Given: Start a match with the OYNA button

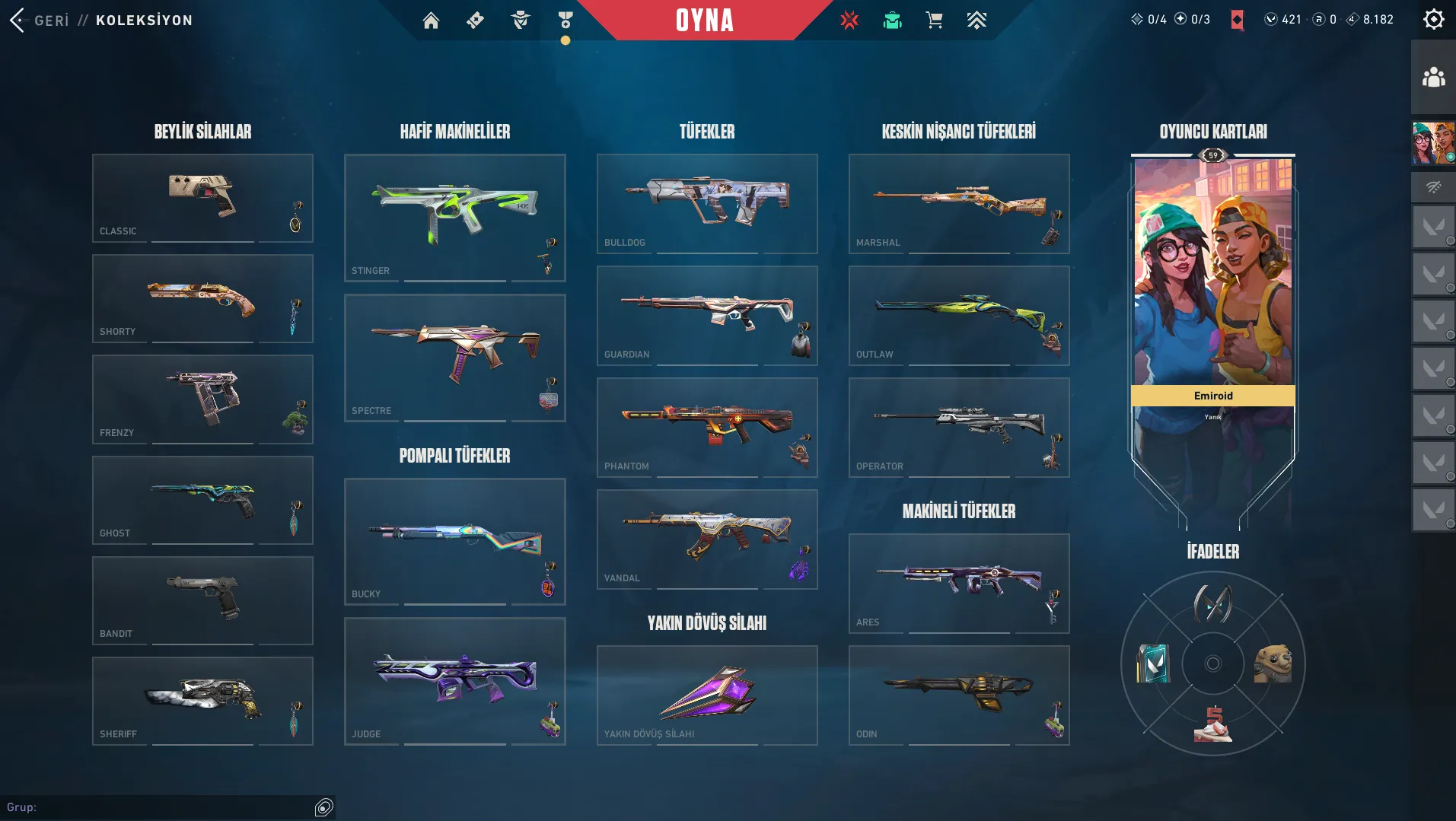Looking at the screenshot, I should point(705,20).
